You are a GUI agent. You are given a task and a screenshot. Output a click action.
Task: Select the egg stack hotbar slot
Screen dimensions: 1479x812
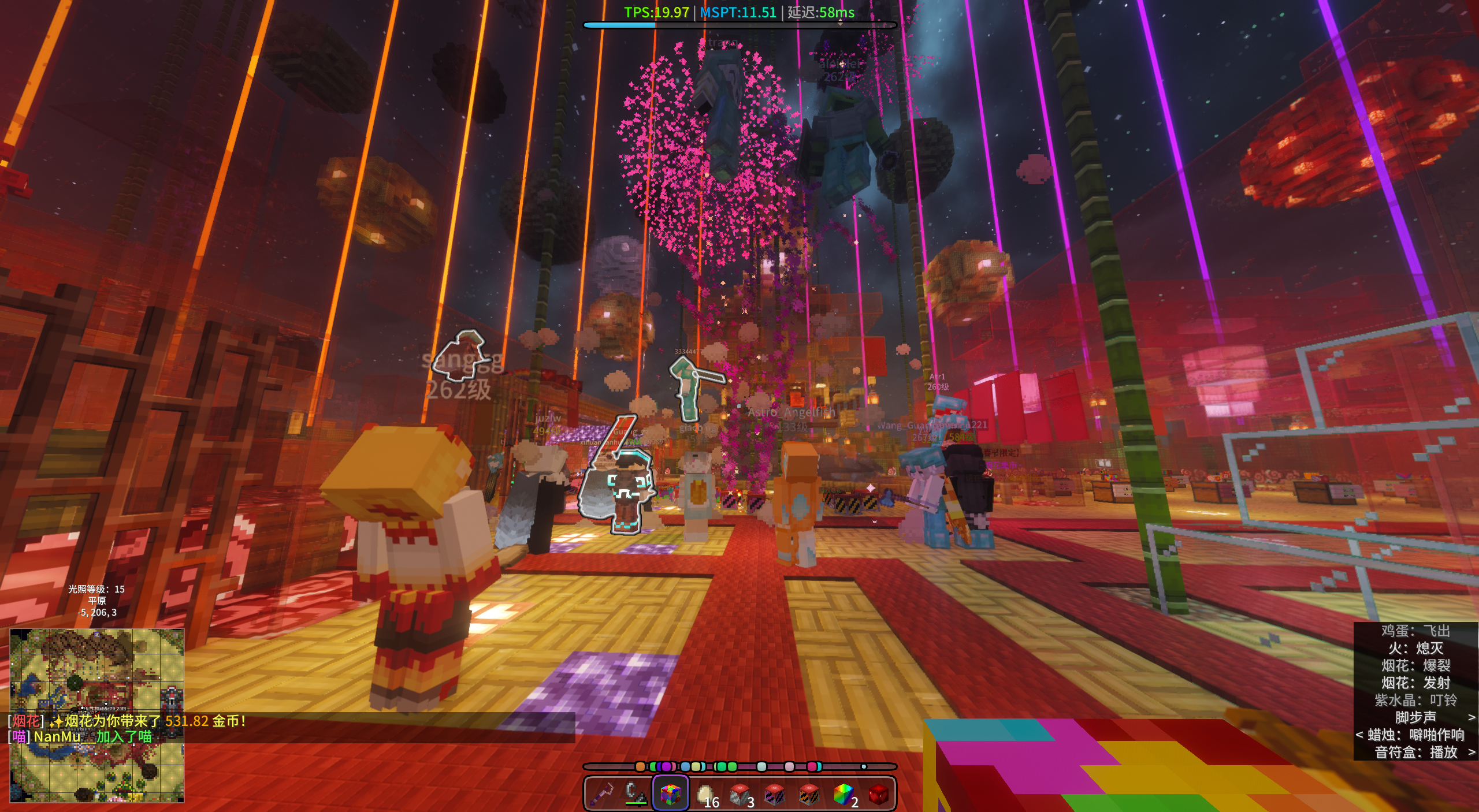[x=705, y=794]
